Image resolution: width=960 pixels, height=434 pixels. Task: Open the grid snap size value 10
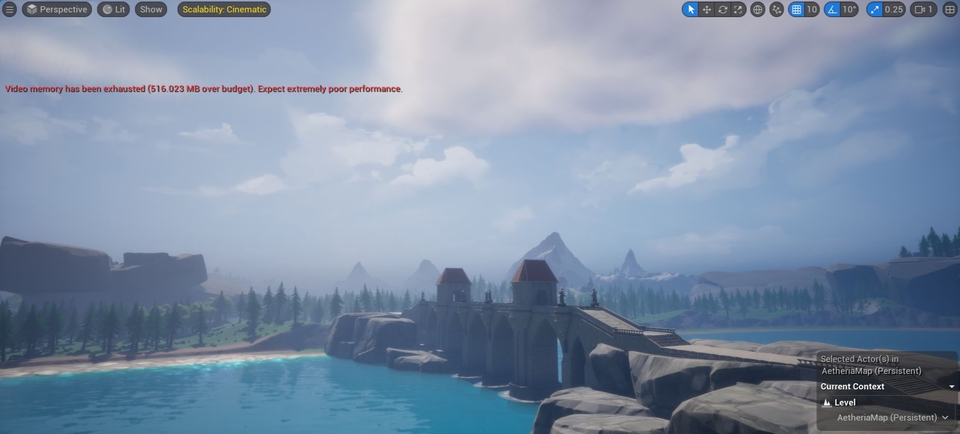click(812, 9)
